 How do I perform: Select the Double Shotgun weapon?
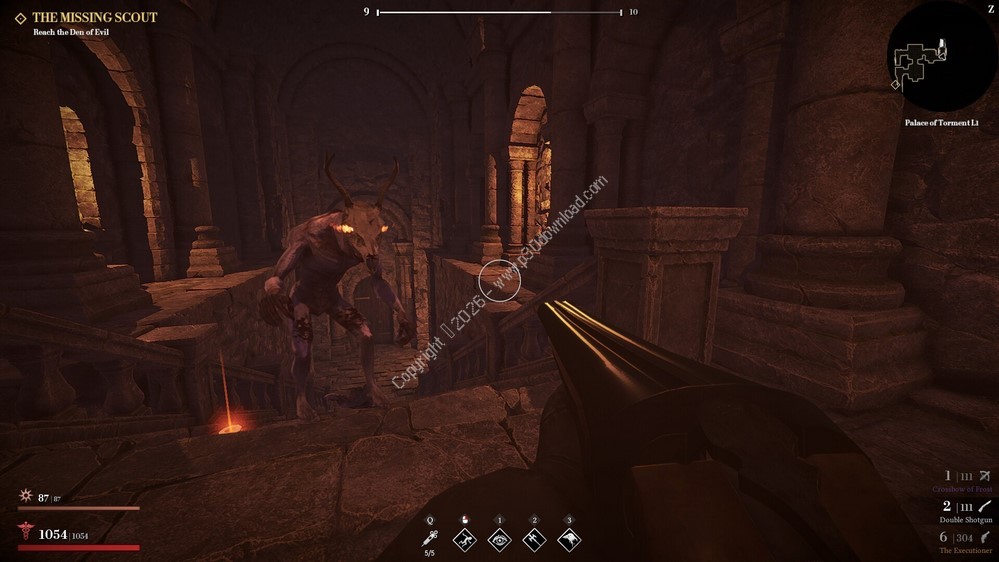965,511
